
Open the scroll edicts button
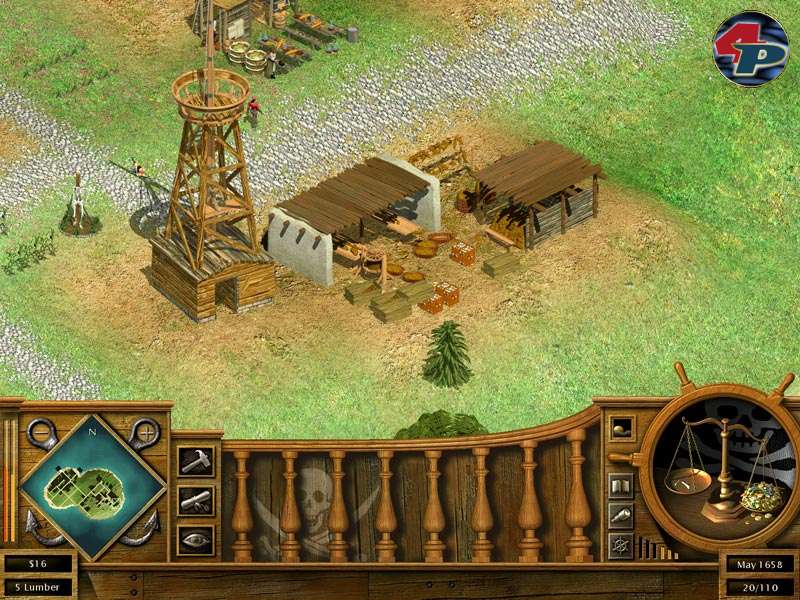(x=195, y=499)
